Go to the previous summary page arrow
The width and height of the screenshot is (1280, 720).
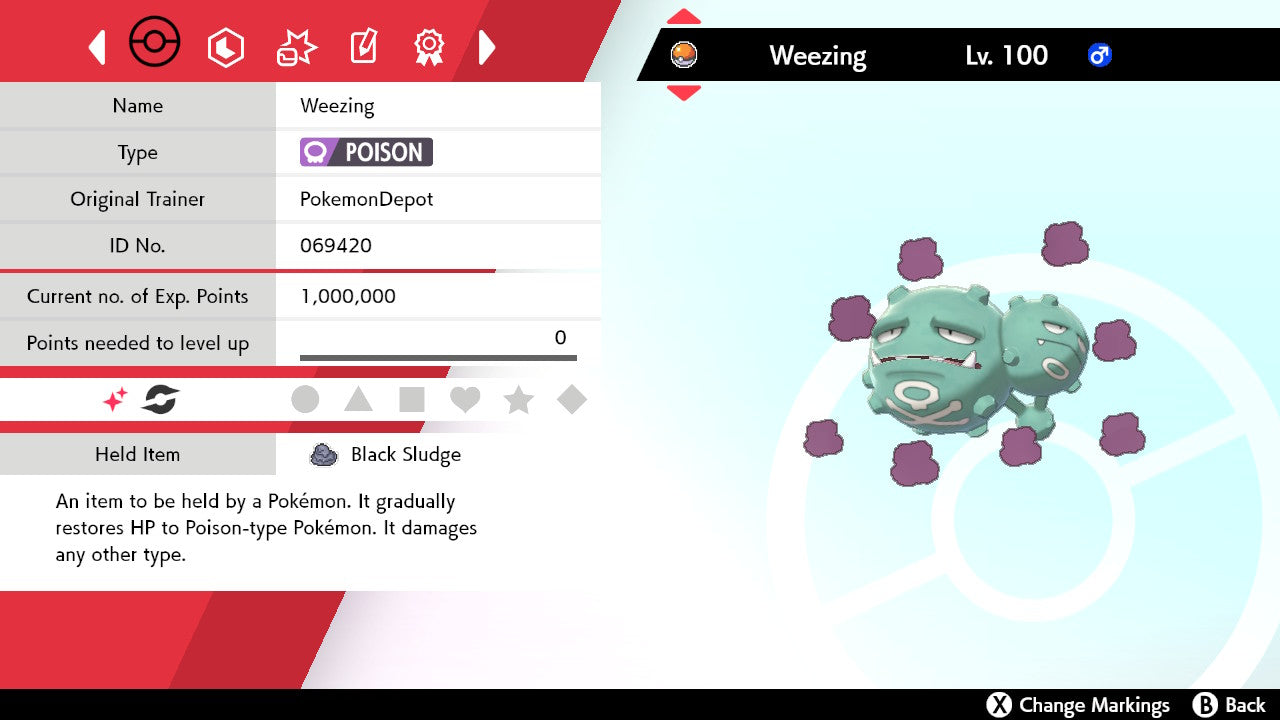(97, 47)
